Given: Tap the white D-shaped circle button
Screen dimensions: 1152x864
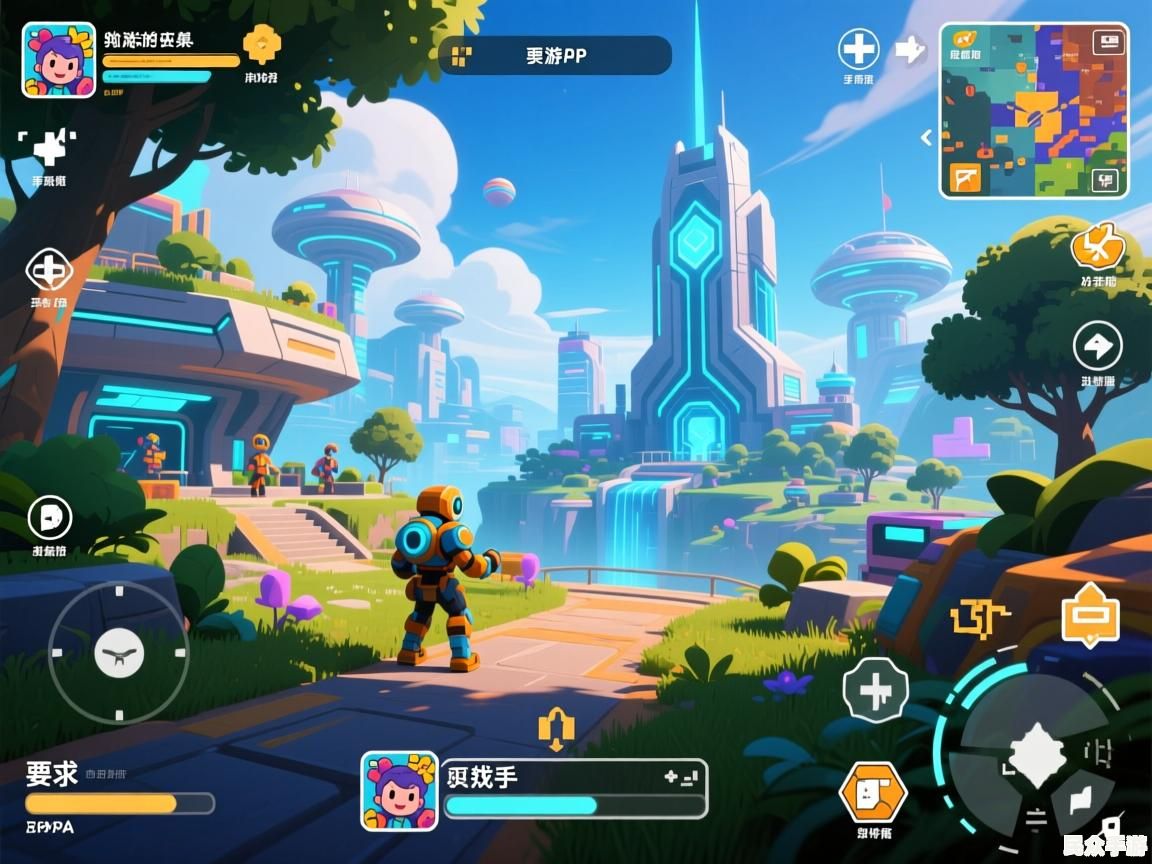Looking at the screenshot, I should tap(49, 517).
